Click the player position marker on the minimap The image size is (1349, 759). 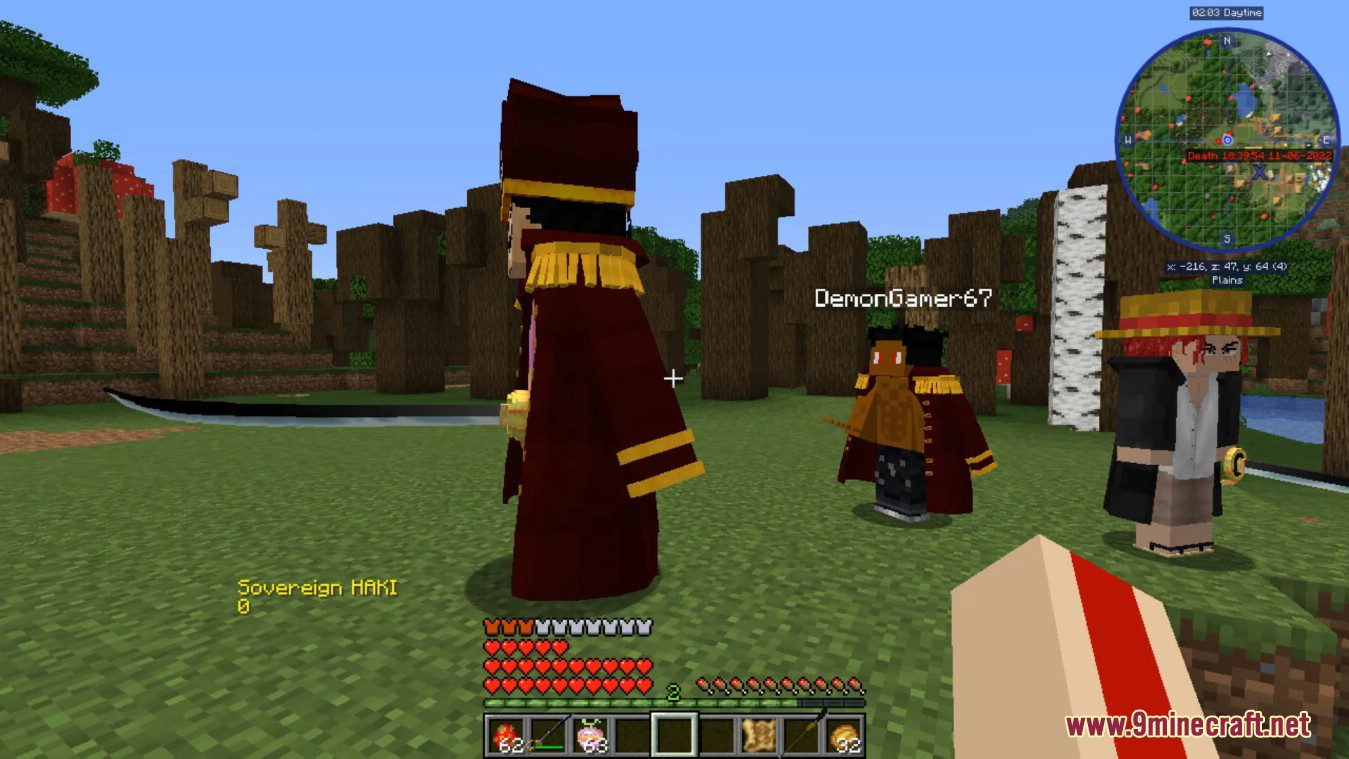(1226, 139)
